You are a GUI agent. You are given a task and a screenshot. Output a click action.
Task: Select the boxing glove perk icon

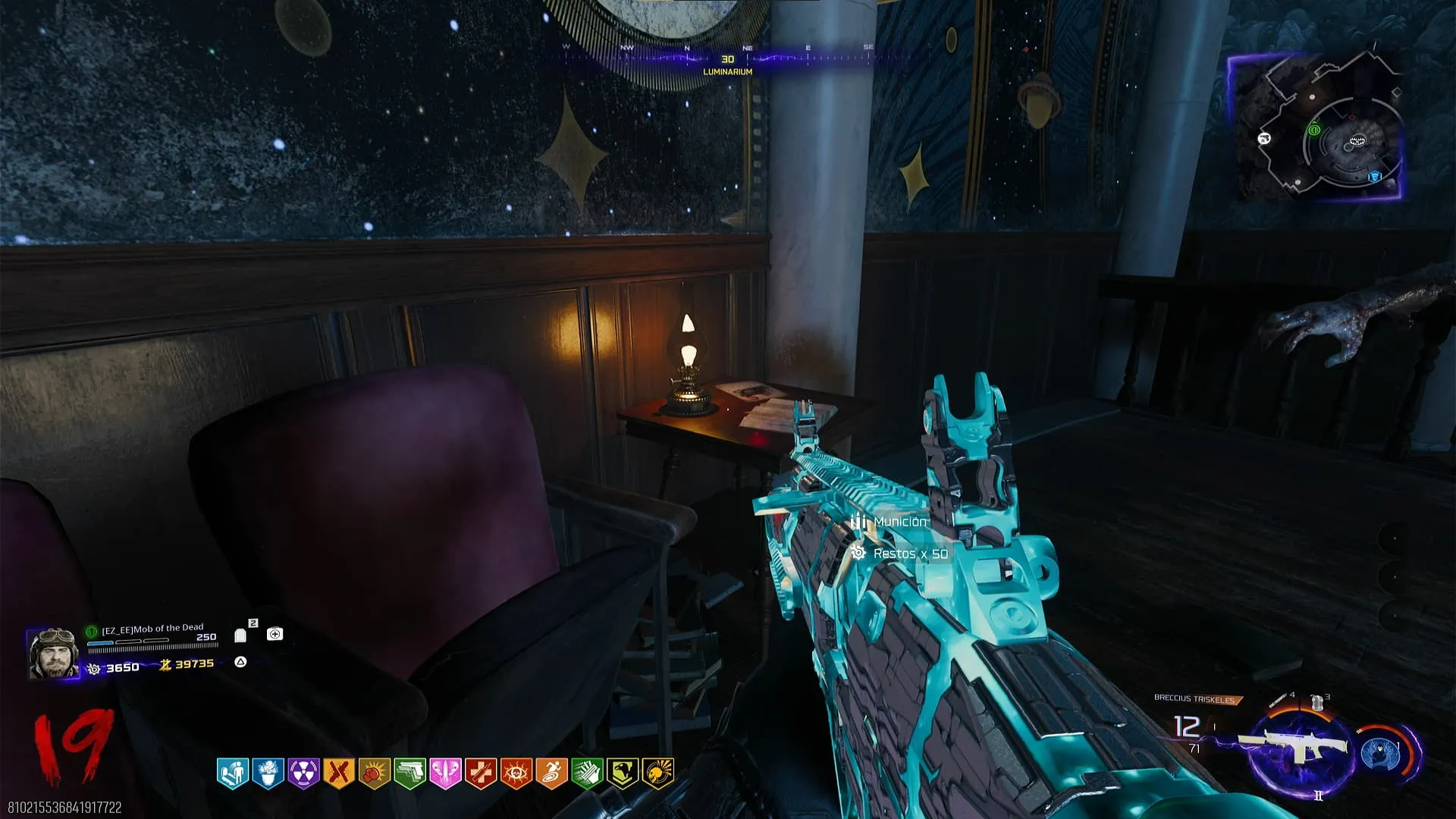(374, 773)
